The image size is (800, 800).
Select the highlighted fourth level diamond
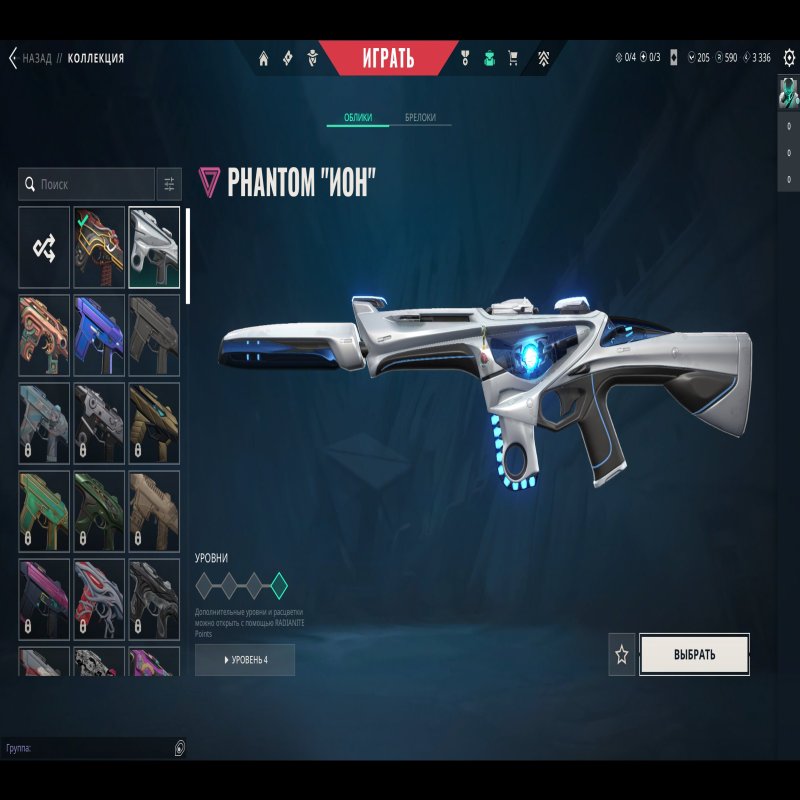[x=279, y=585]
